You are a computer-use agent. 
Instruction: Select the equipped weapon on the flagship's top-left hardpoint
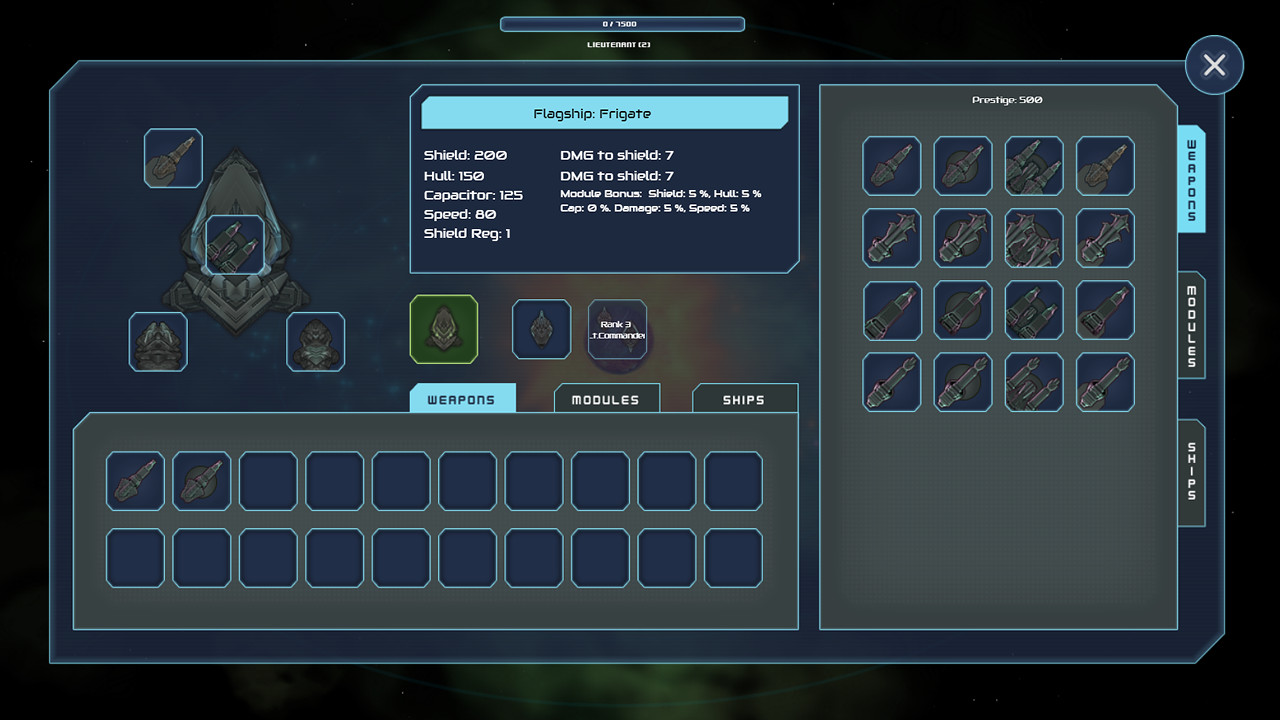[172, 157]
